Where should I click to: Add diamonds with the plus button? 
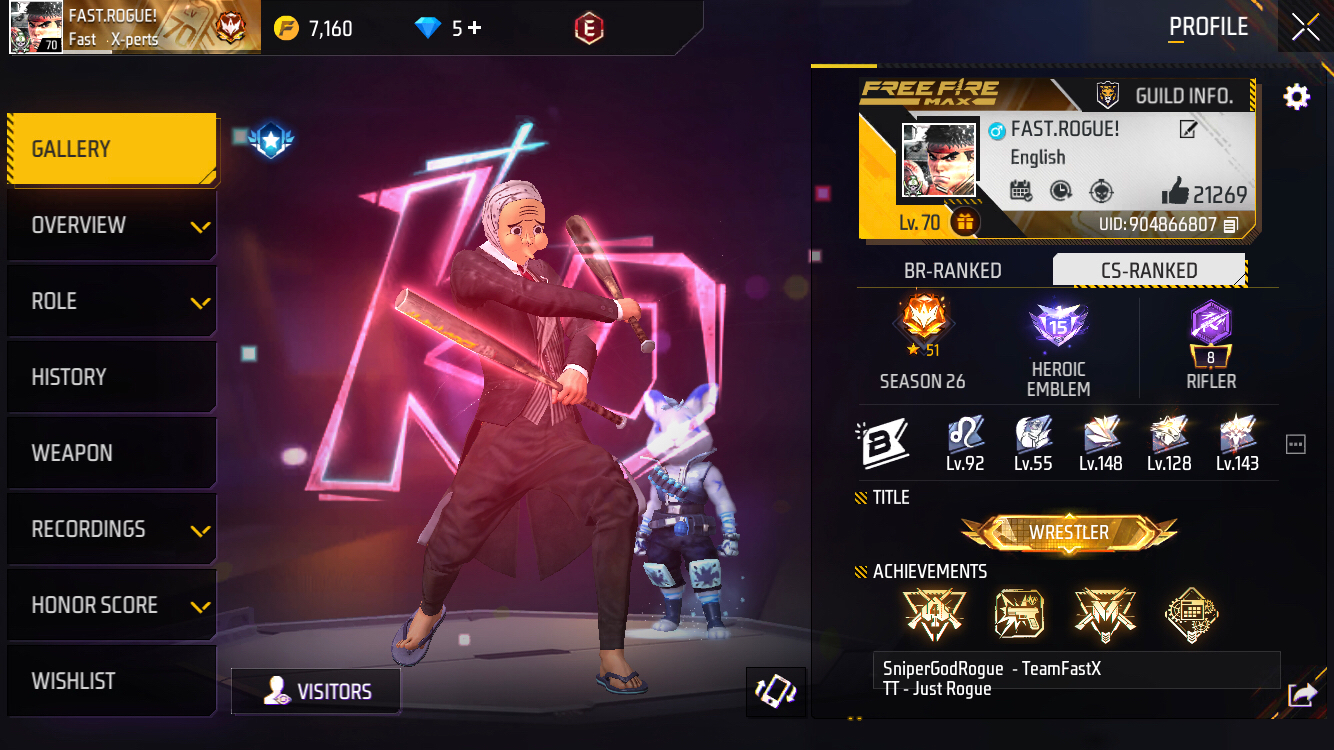click(475, 28)
